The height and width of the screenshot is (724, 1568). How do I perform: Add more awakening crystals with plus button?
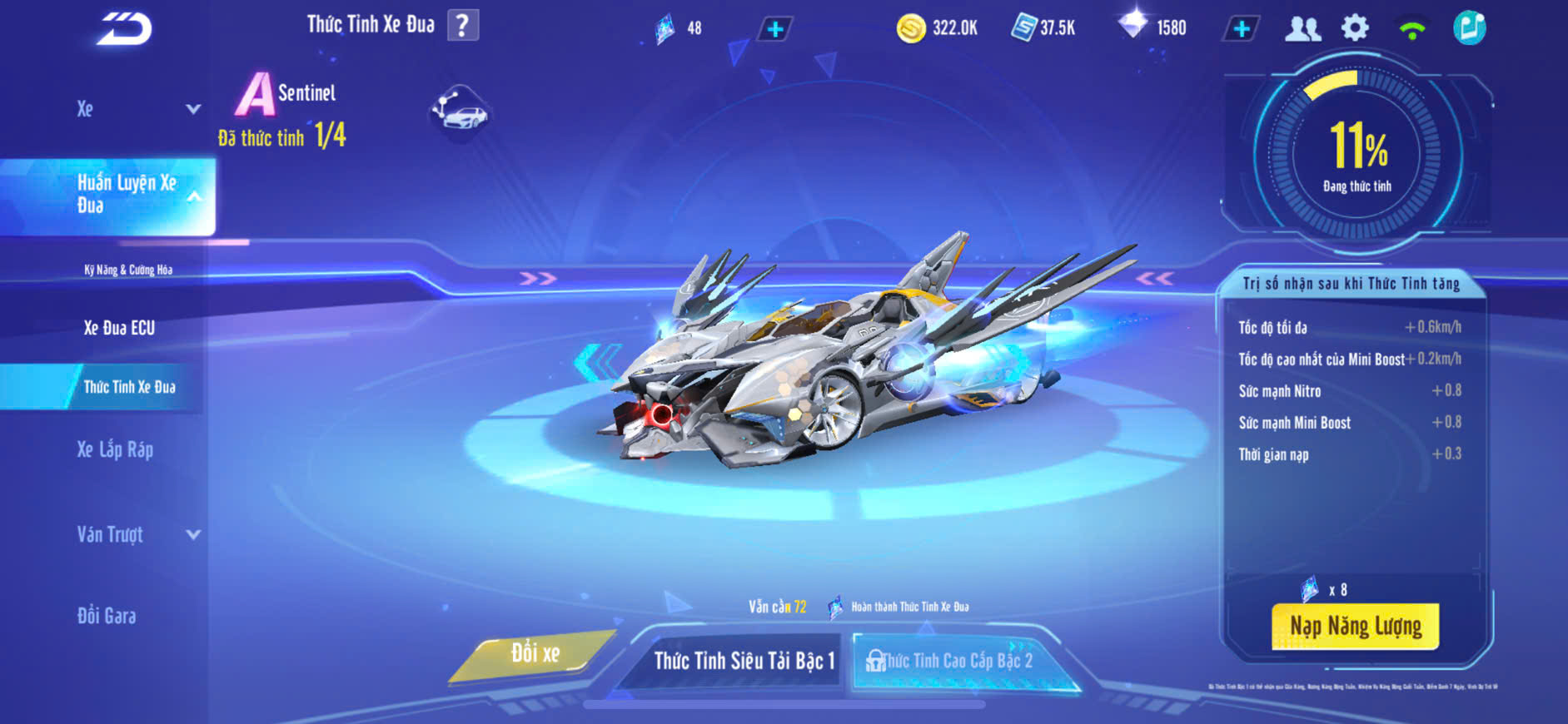coord(774,29)
